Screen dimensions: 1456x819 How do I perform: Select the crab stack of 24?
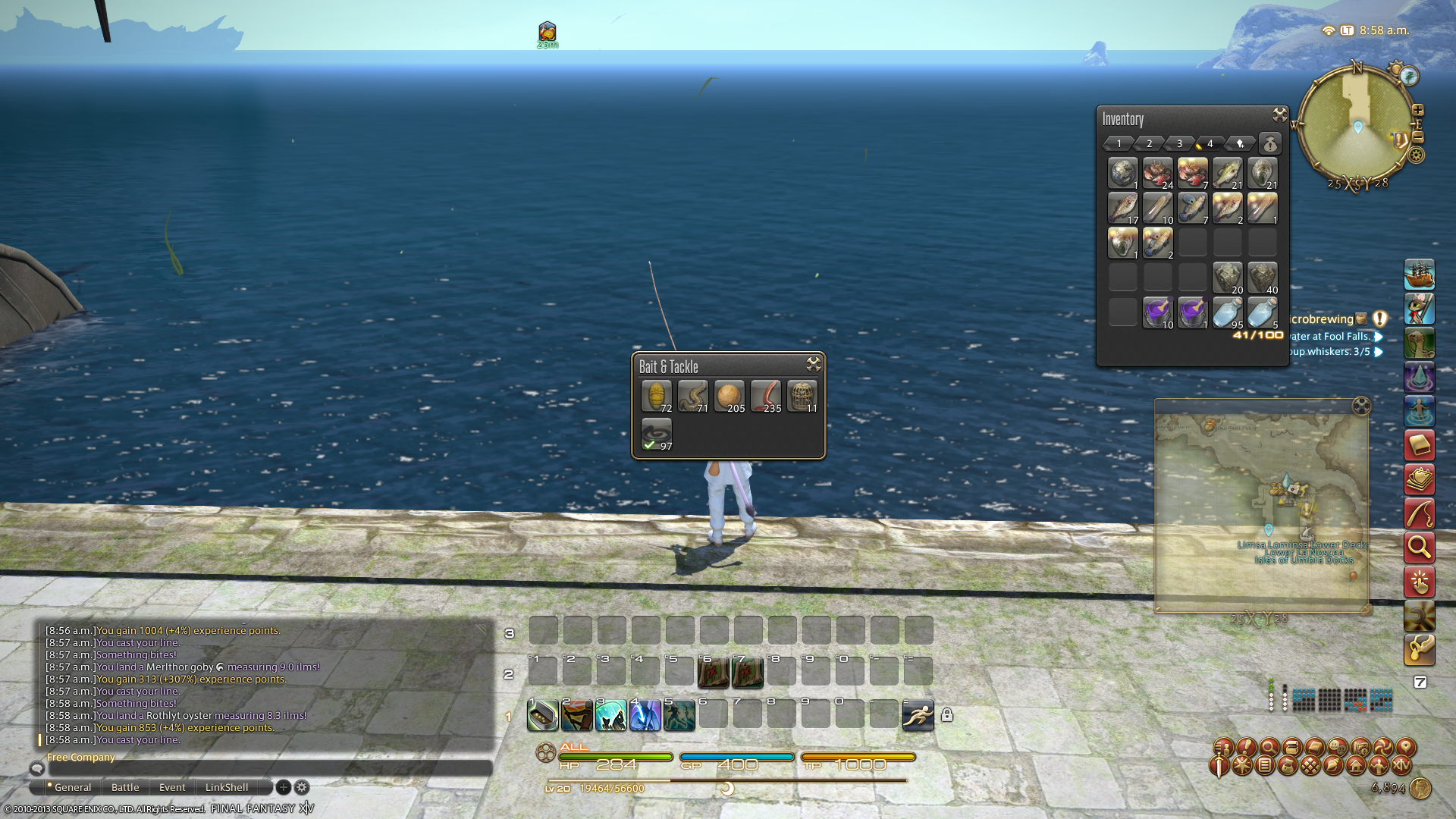point(1158,173)
